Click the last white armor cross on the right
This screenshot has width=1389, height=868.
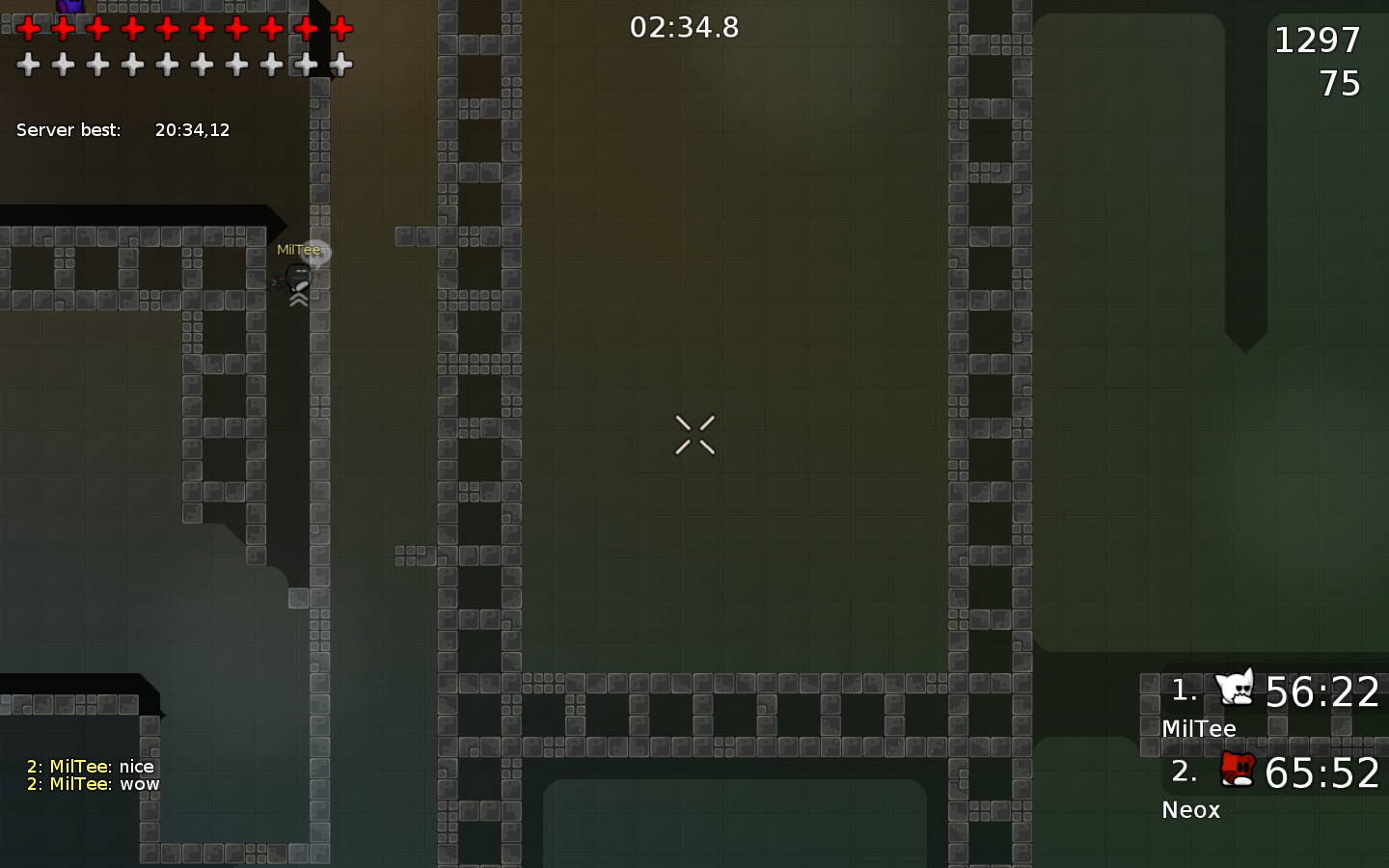tap(340, 65)
